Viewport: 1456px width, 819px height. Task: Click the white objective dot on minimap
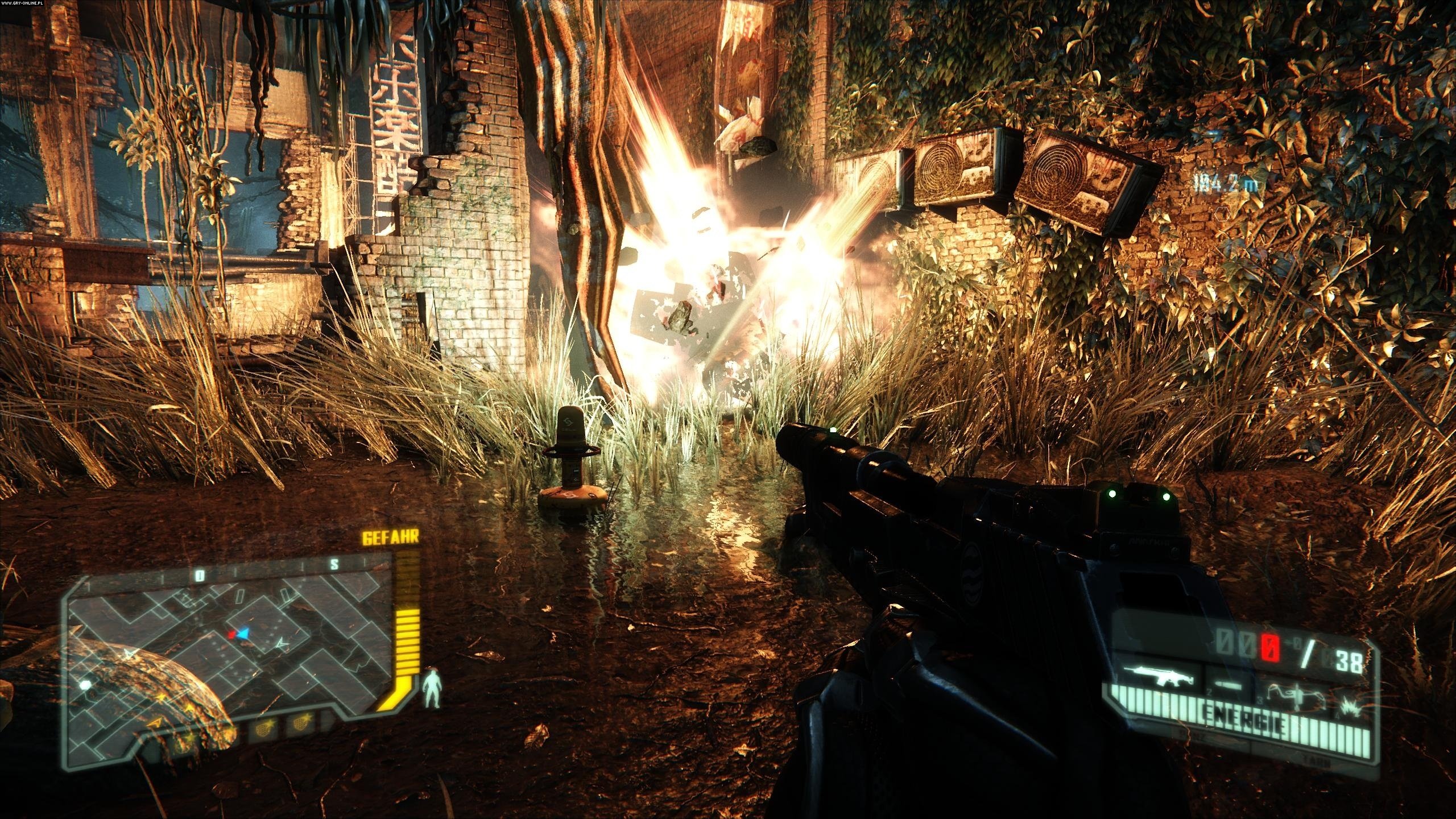(x=85, y=685)
